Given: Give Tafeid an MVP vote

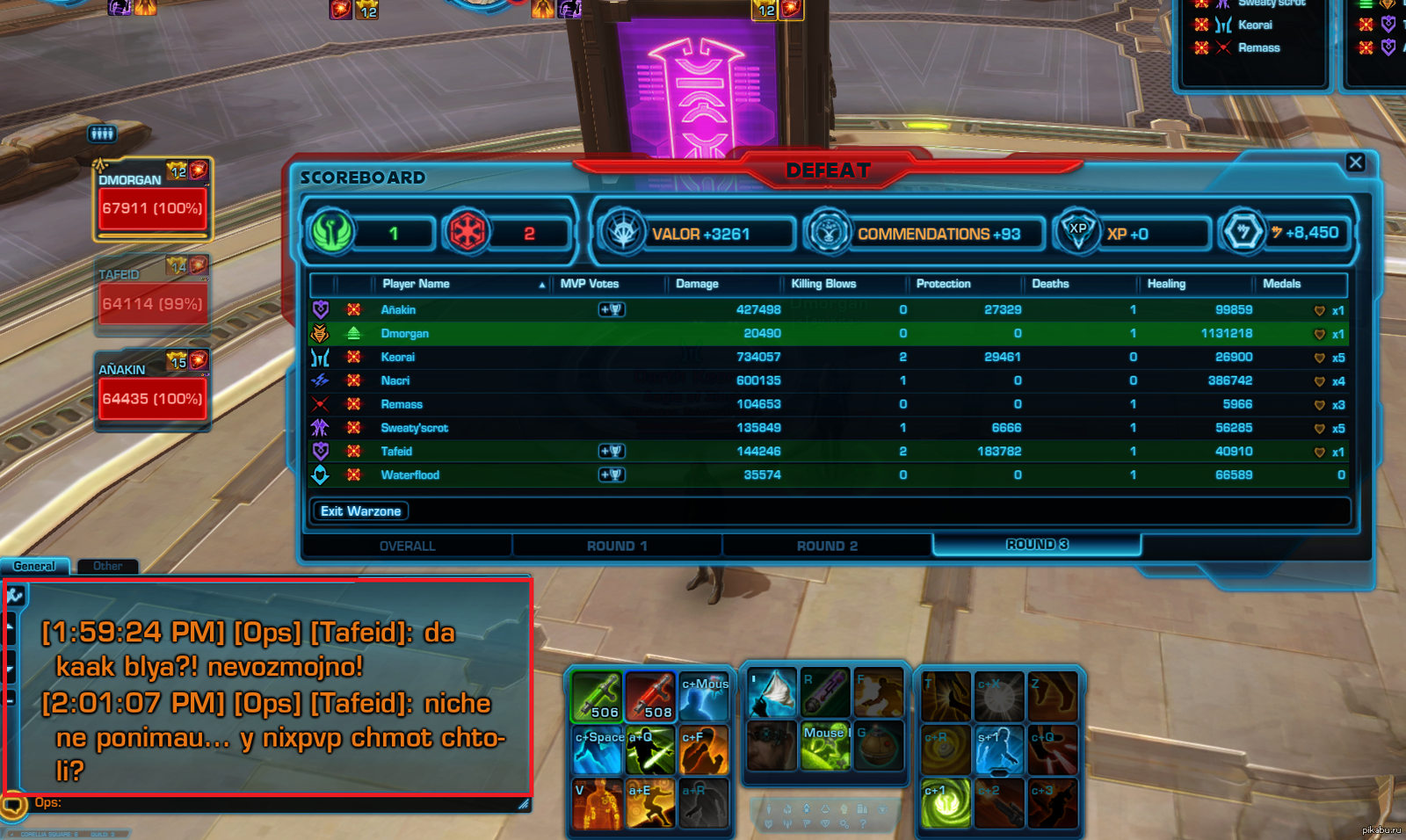Looking at the screenshot, I should pyautogui.click(x=612, y=451).
